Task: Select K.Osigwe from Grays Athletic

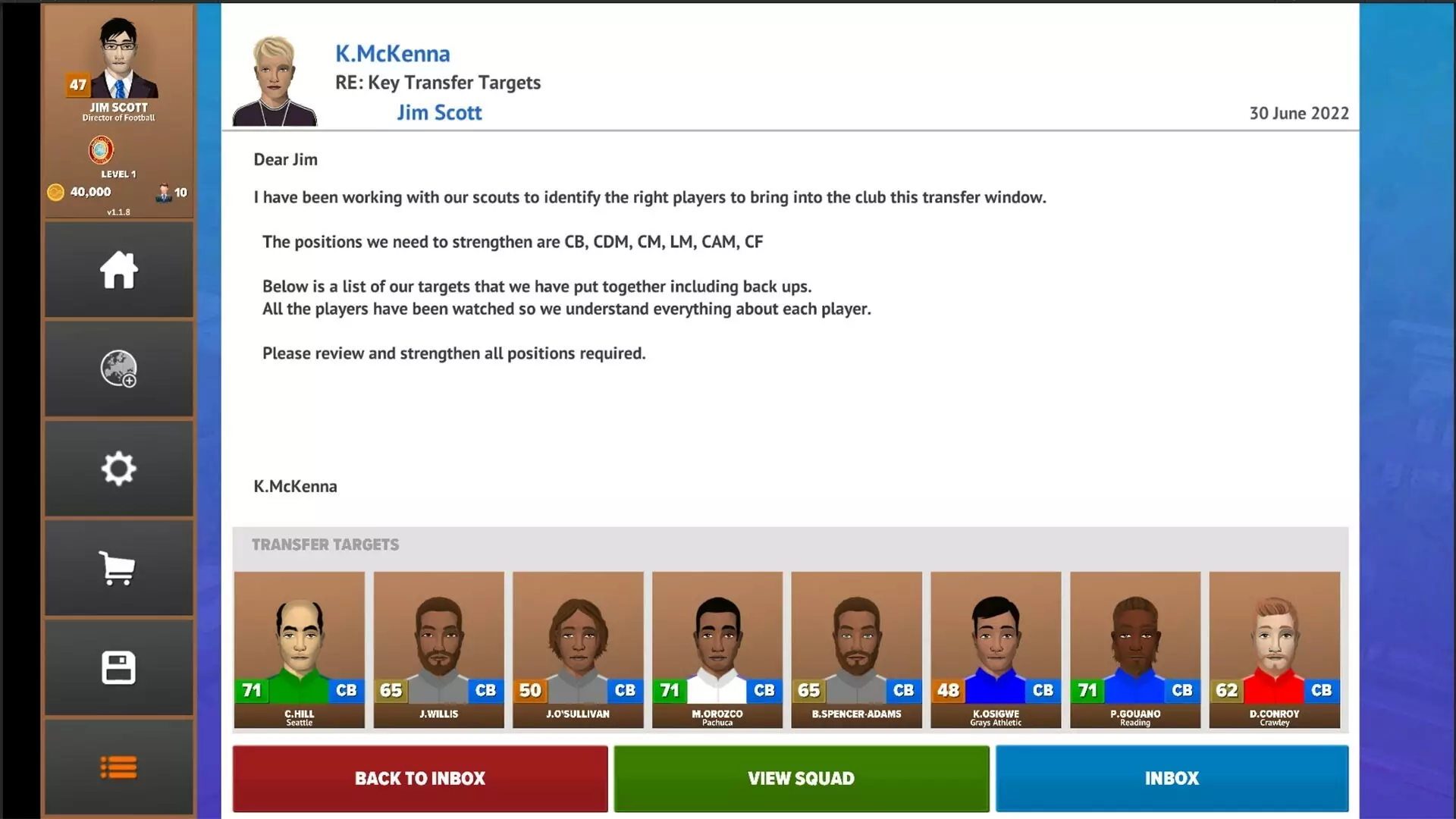Action: tap(996, 650)
